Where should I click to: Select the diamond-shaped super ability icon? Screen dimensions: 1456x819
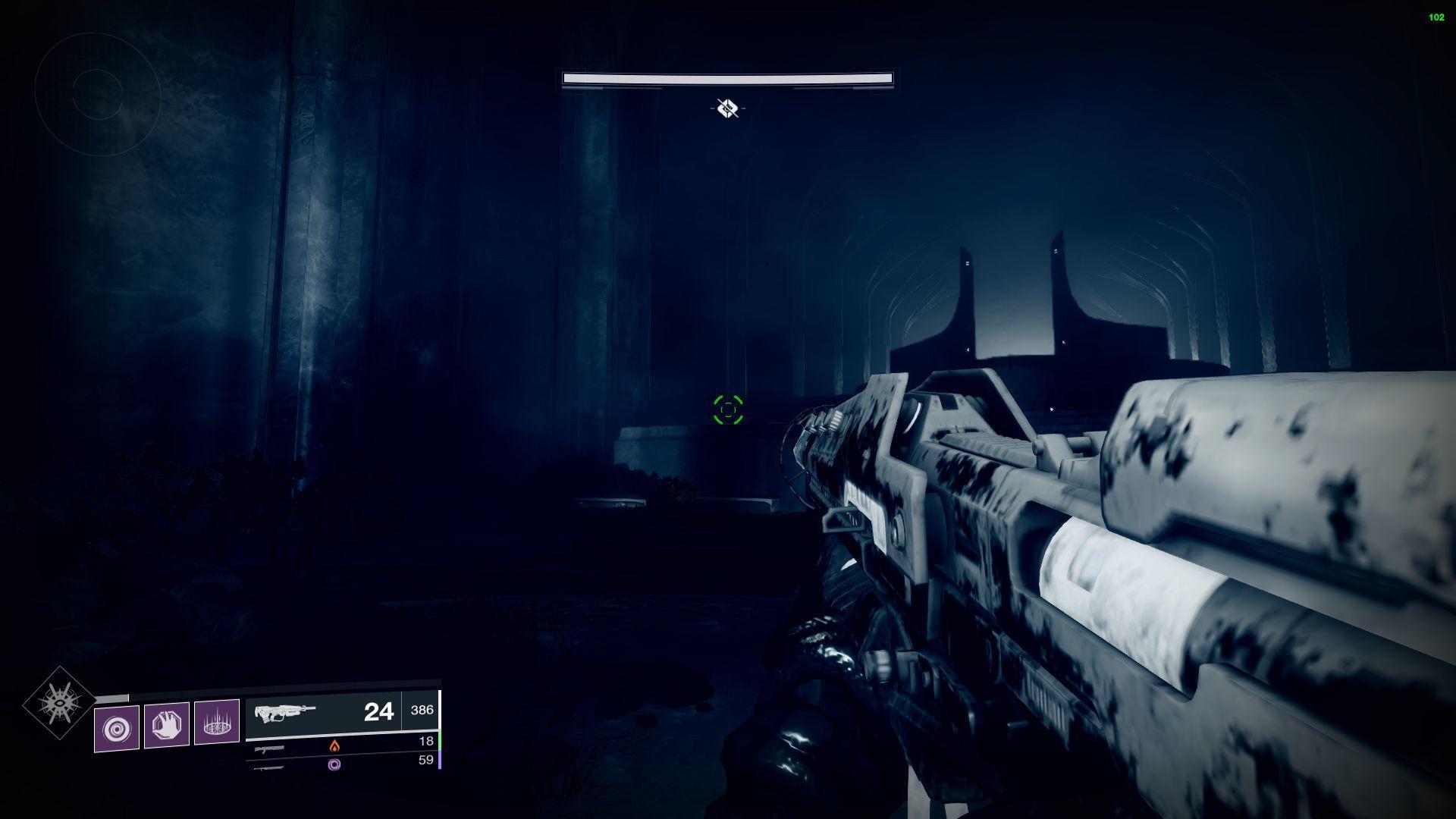coord(59,703)
